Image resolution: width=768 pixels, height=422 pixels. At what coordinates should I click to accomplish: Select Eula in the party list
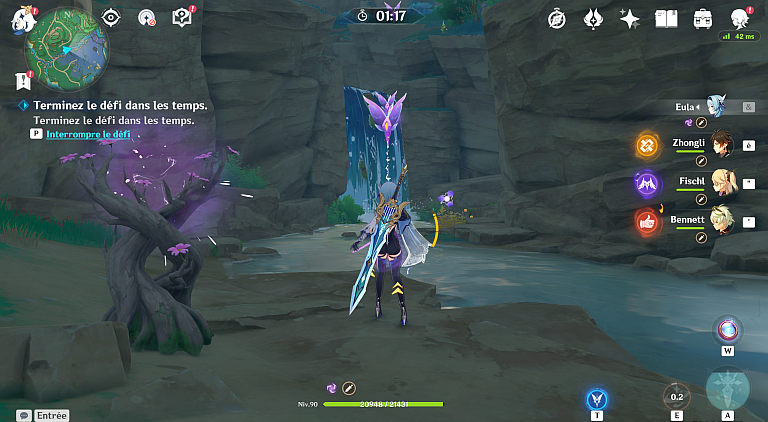pyautogui.click(x=712, y=106)
